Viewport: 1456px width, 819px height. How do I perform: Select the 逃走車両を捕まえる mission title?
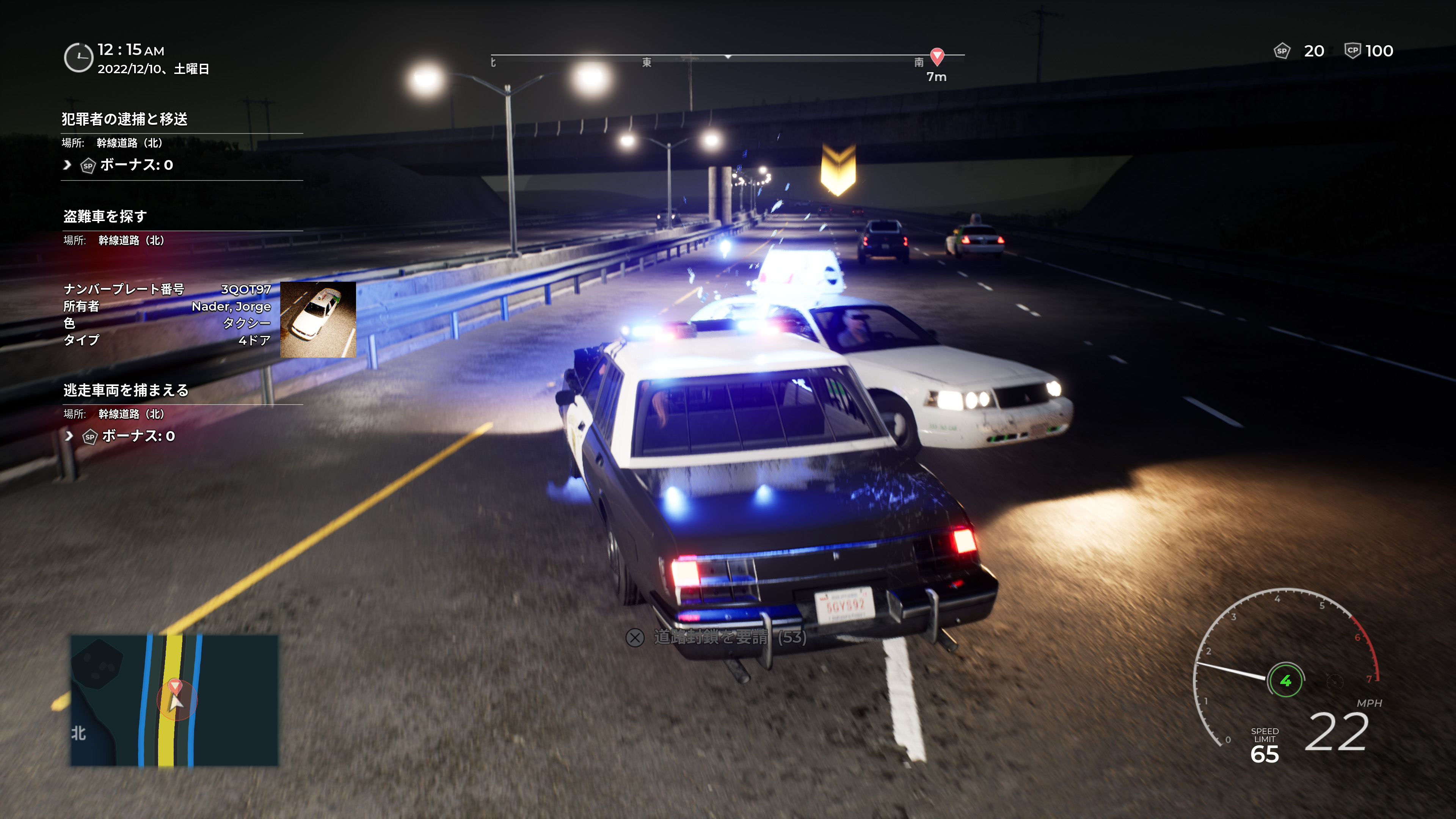(x=126, y=391)
